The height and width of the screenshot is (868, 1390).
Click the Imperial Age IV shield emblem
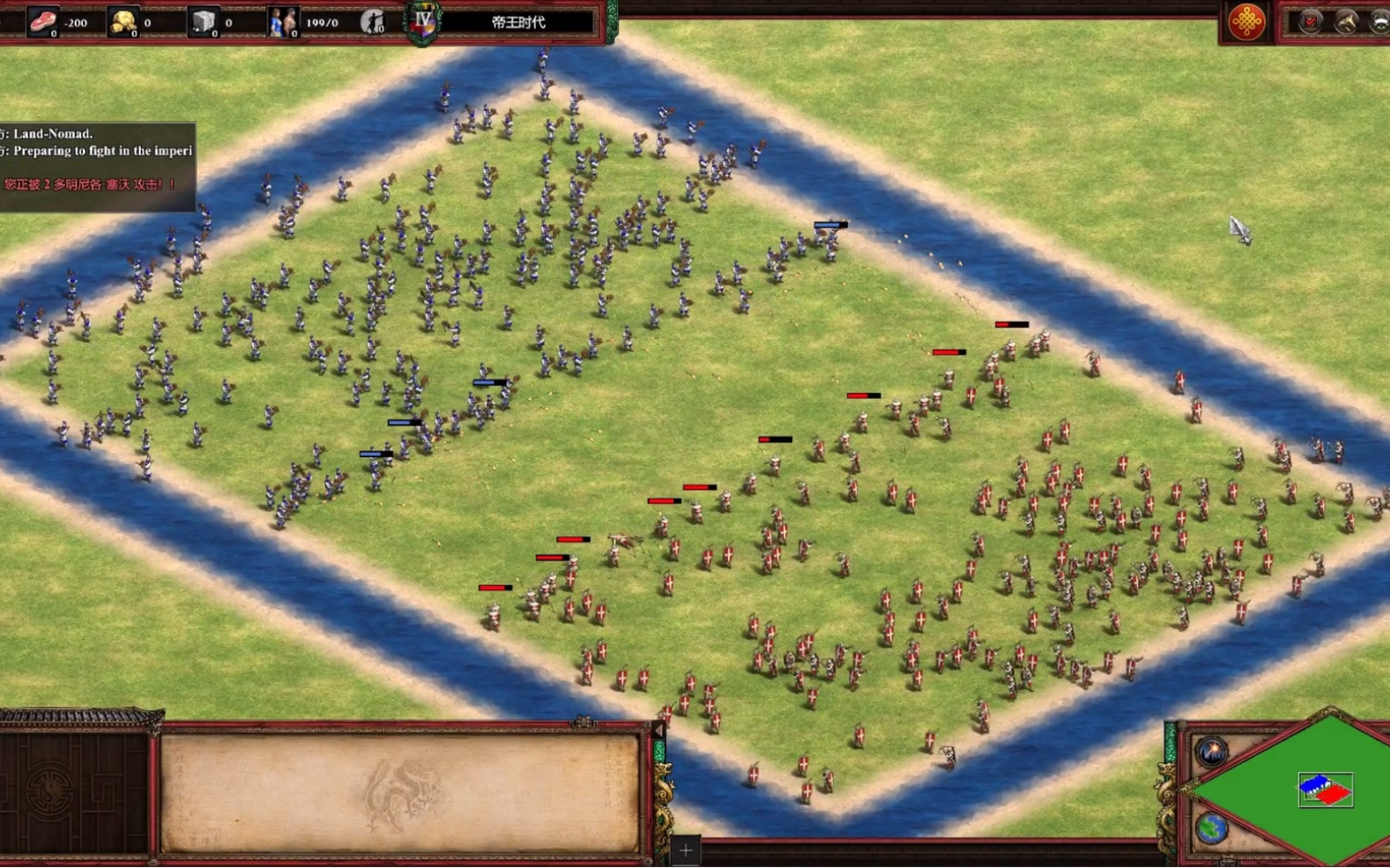click(x=423, y=21)
